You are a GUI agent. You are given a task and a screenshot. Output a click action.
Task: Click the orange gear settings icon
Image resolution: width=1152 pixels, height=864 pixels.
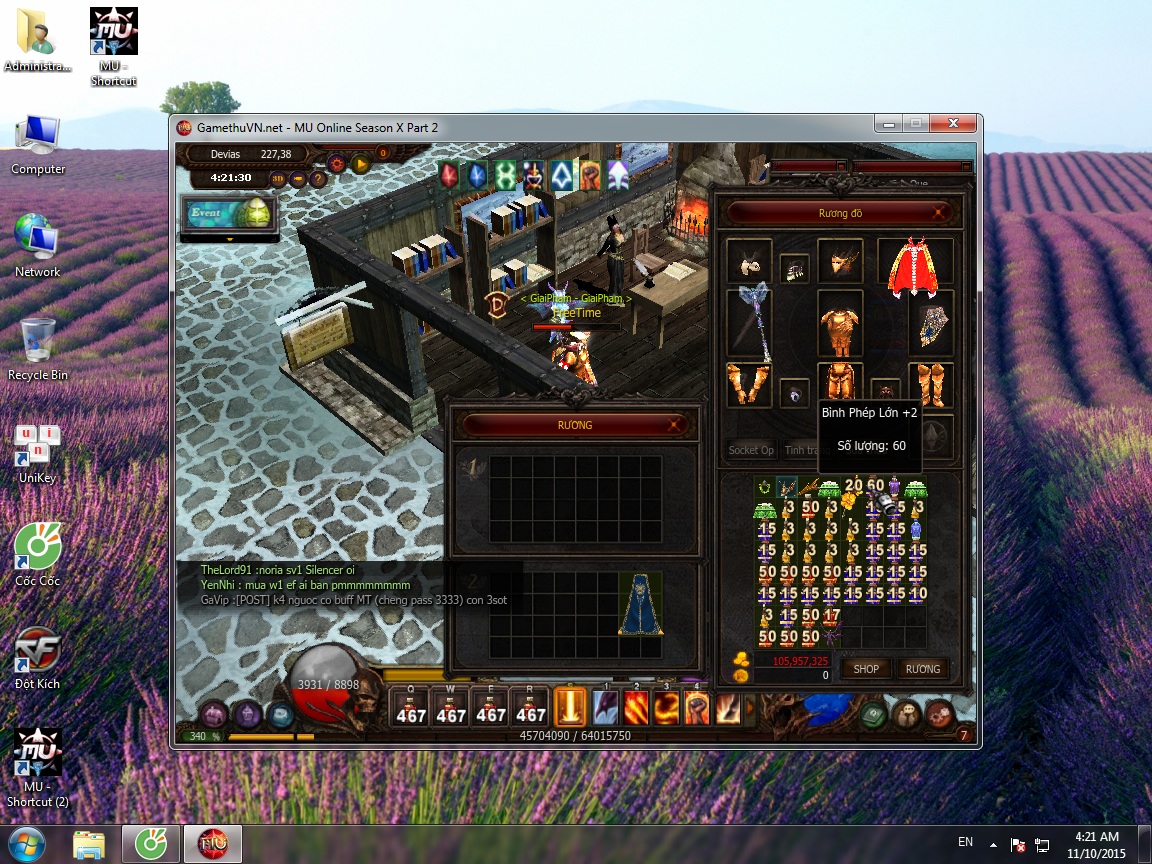336,163
